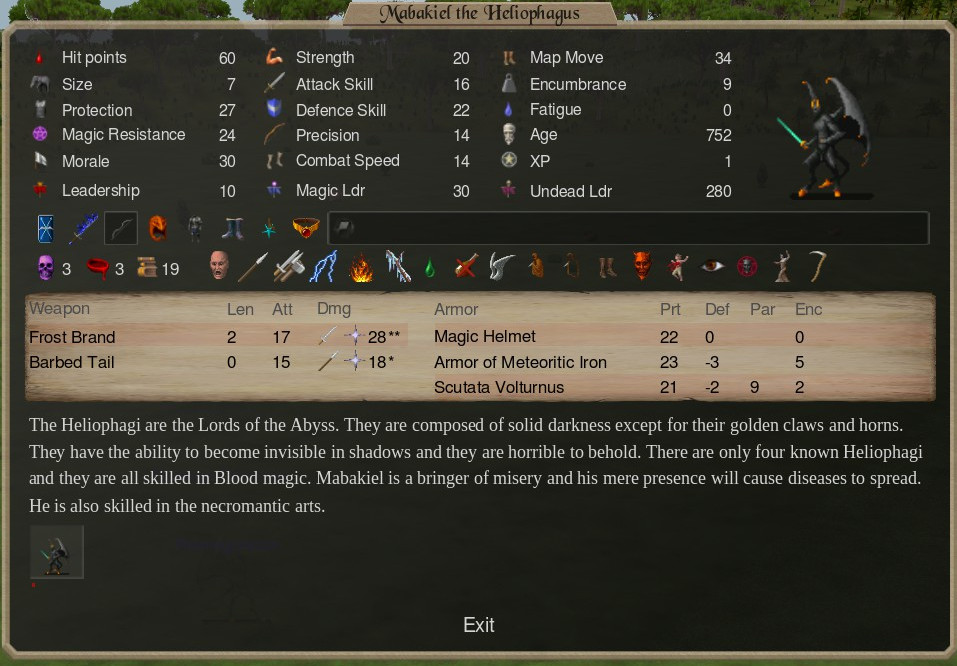This screenshot has height=666, width=957.
Task: Select the blue shield equipment slot
Action: (47, 229)
